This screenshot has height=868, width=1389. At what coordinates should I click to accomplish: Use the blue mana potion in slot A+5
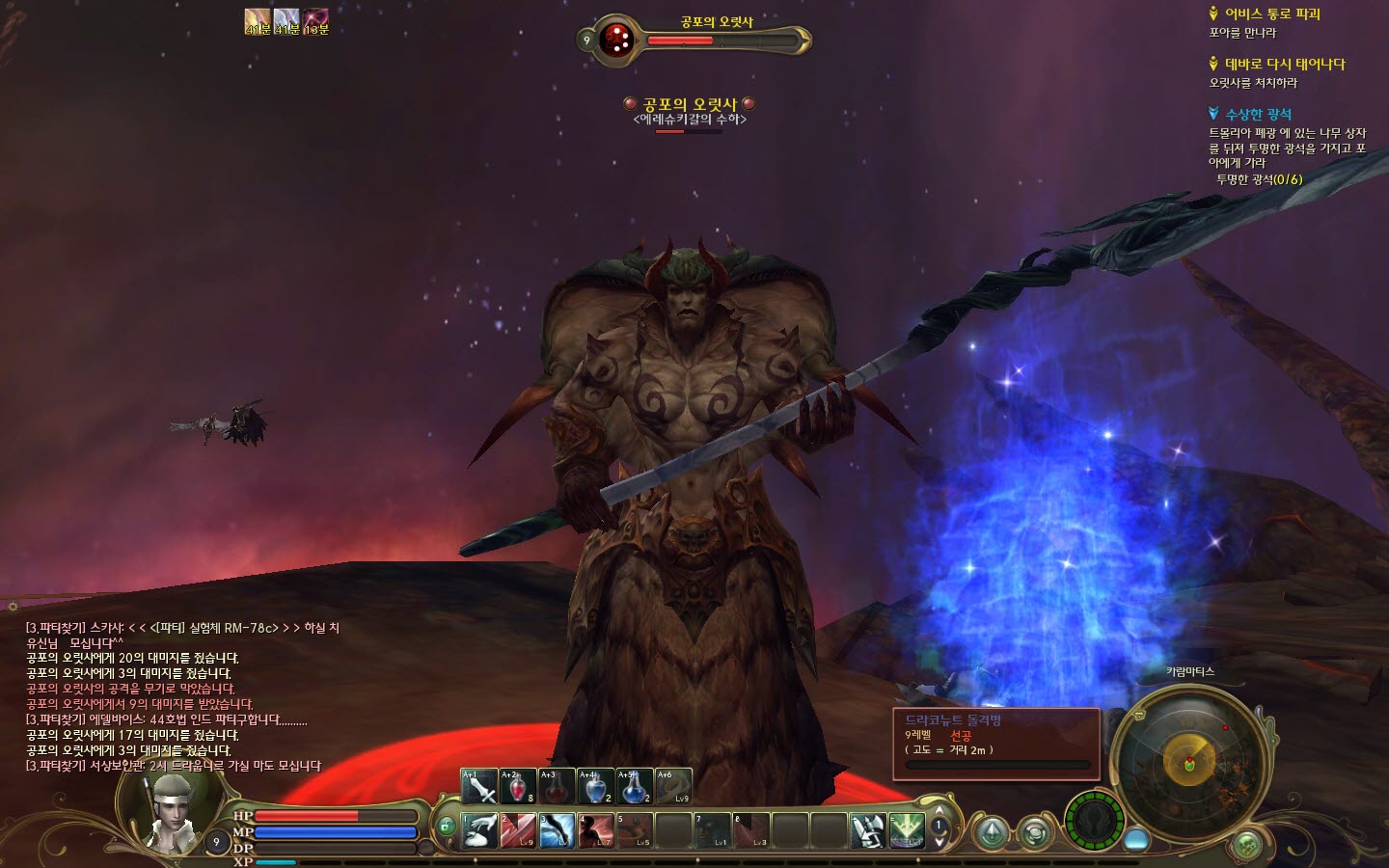[634, 786]
